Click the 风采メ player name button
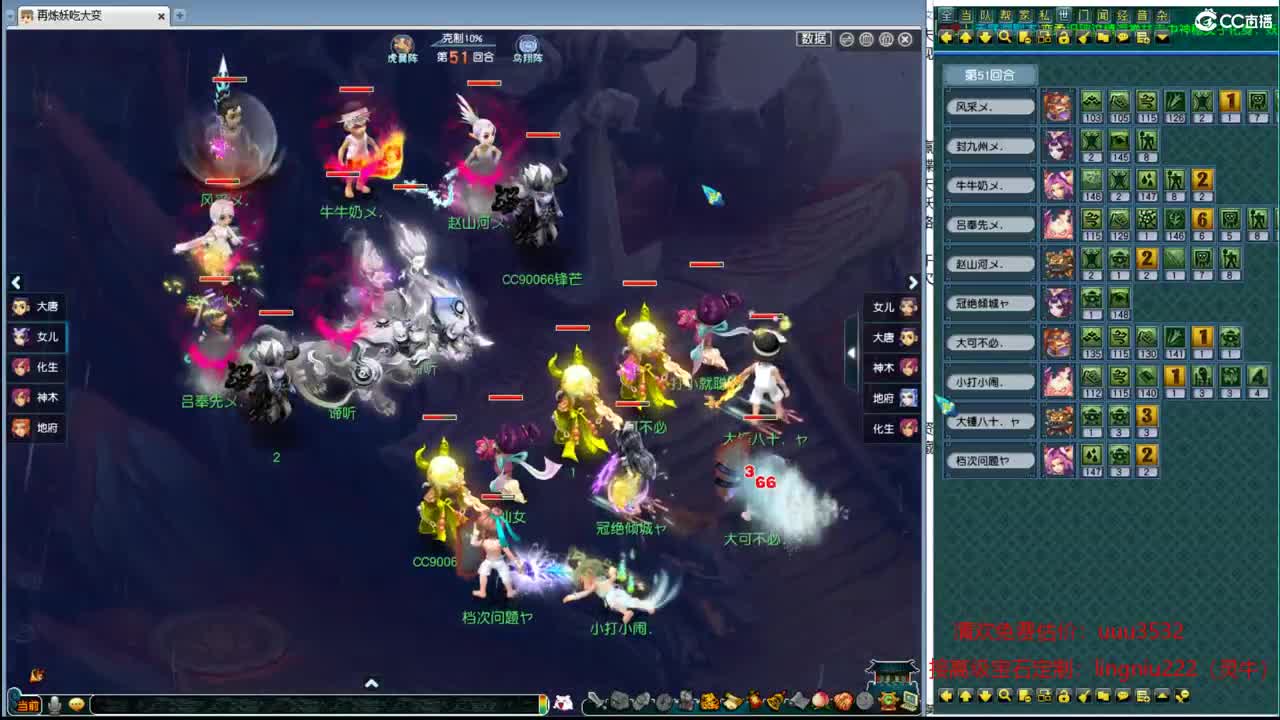 [988, 105]
